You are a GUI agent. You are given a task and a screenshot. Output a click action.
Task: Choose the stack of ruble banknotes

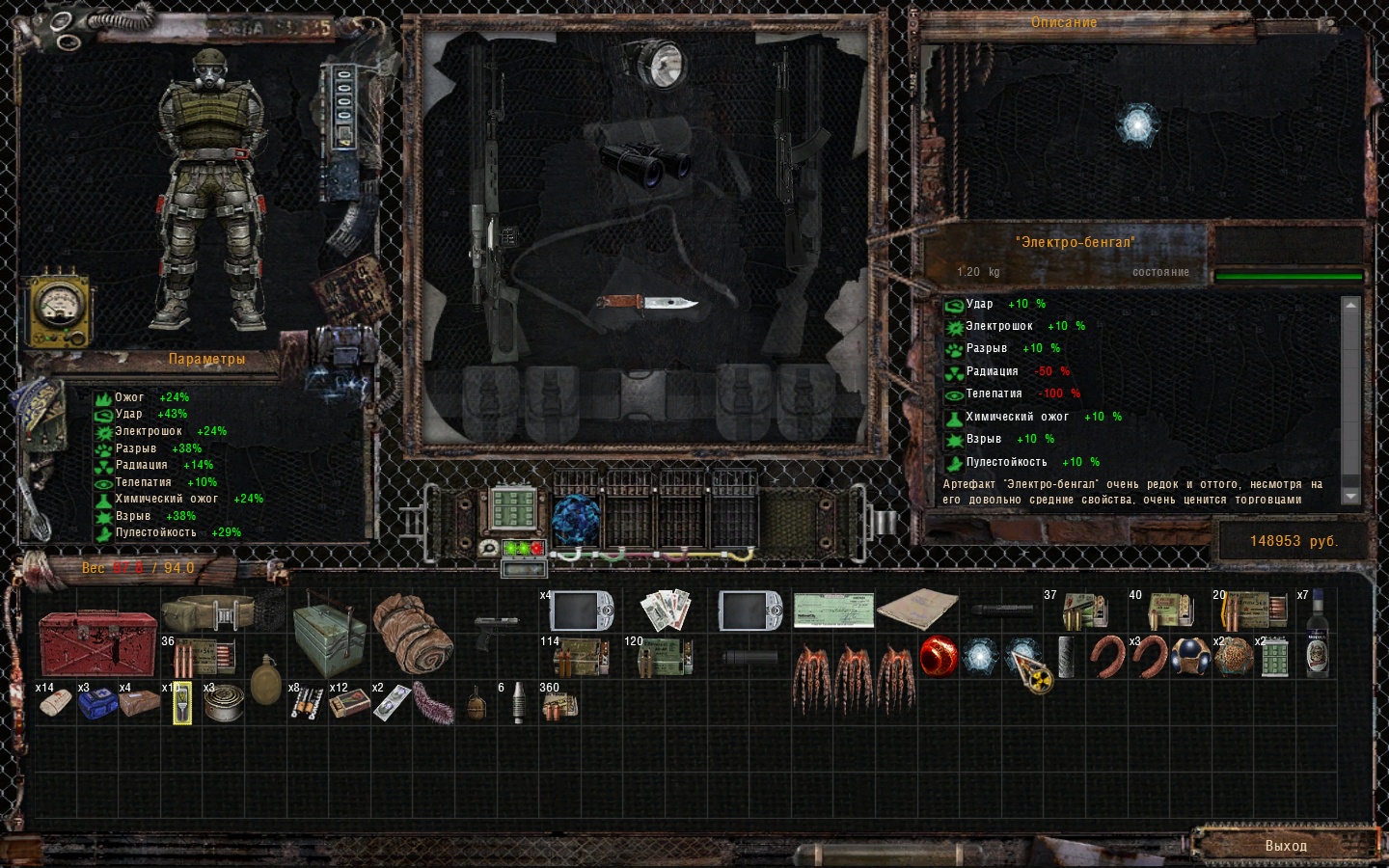point(666,610)
